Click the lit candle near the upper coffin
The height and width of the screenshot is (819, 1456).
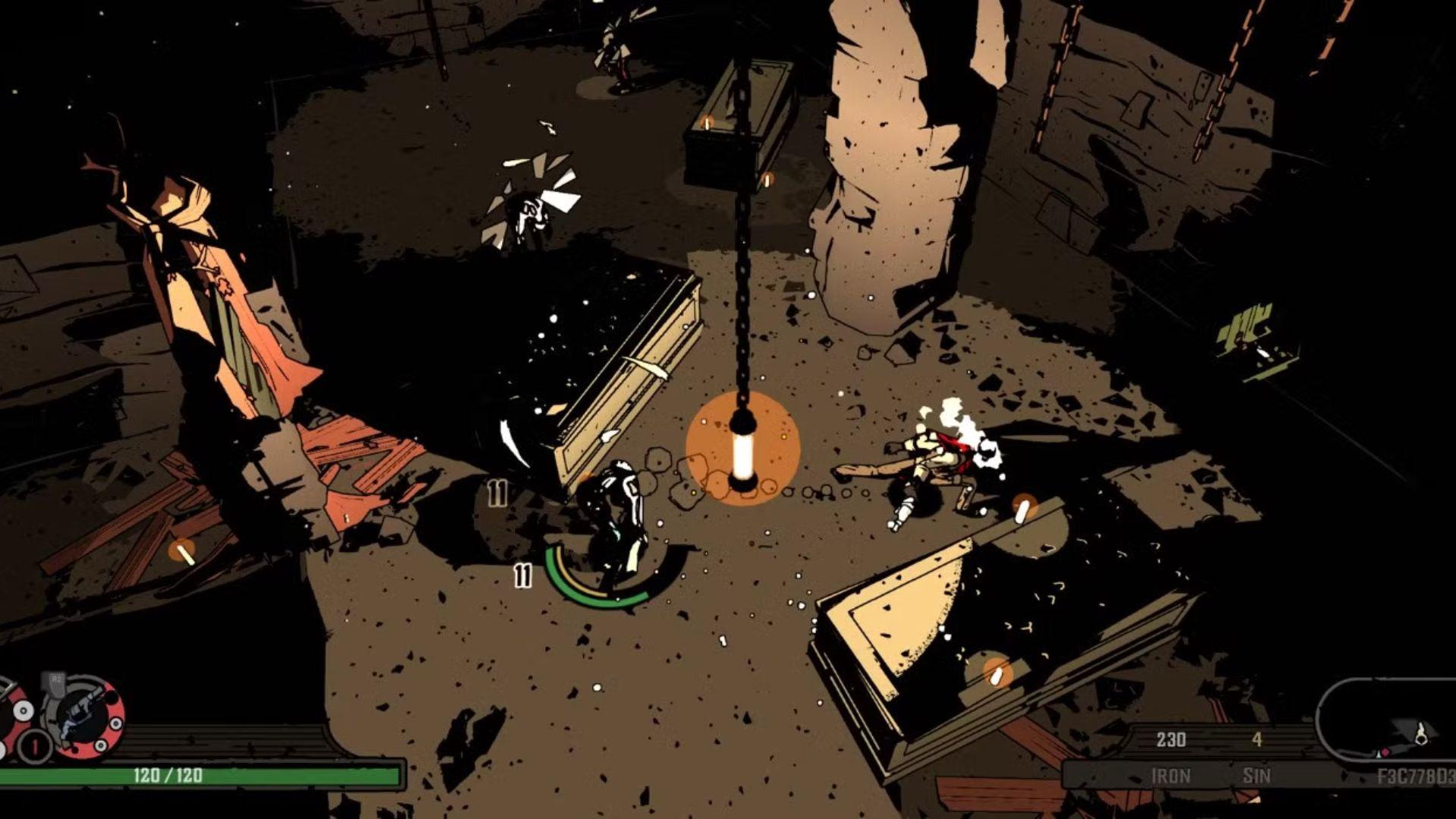click(x=705, y=121)
